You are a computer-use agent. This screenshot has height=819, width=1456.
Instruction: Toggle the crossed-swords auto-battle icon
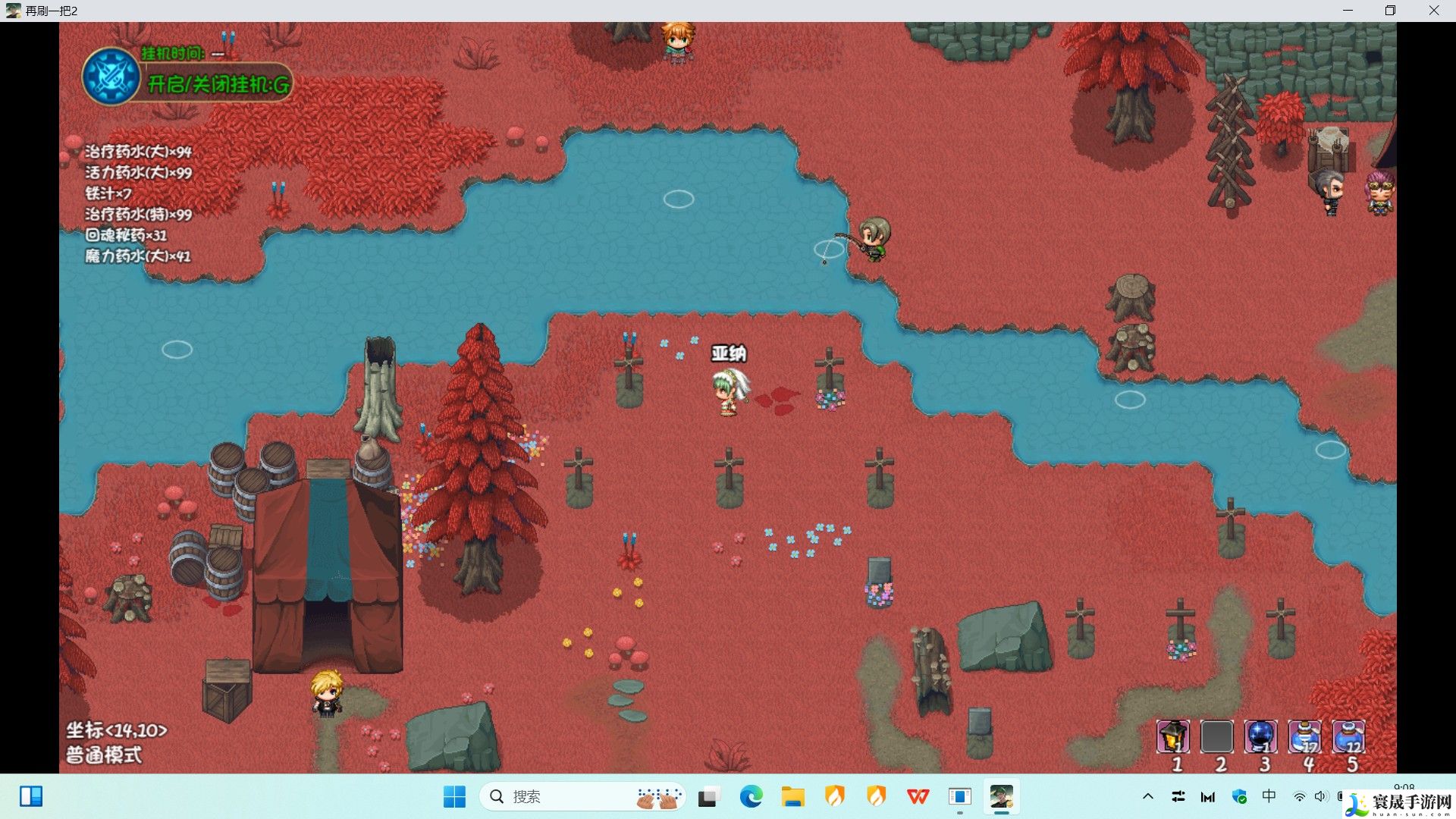point(111,77)
